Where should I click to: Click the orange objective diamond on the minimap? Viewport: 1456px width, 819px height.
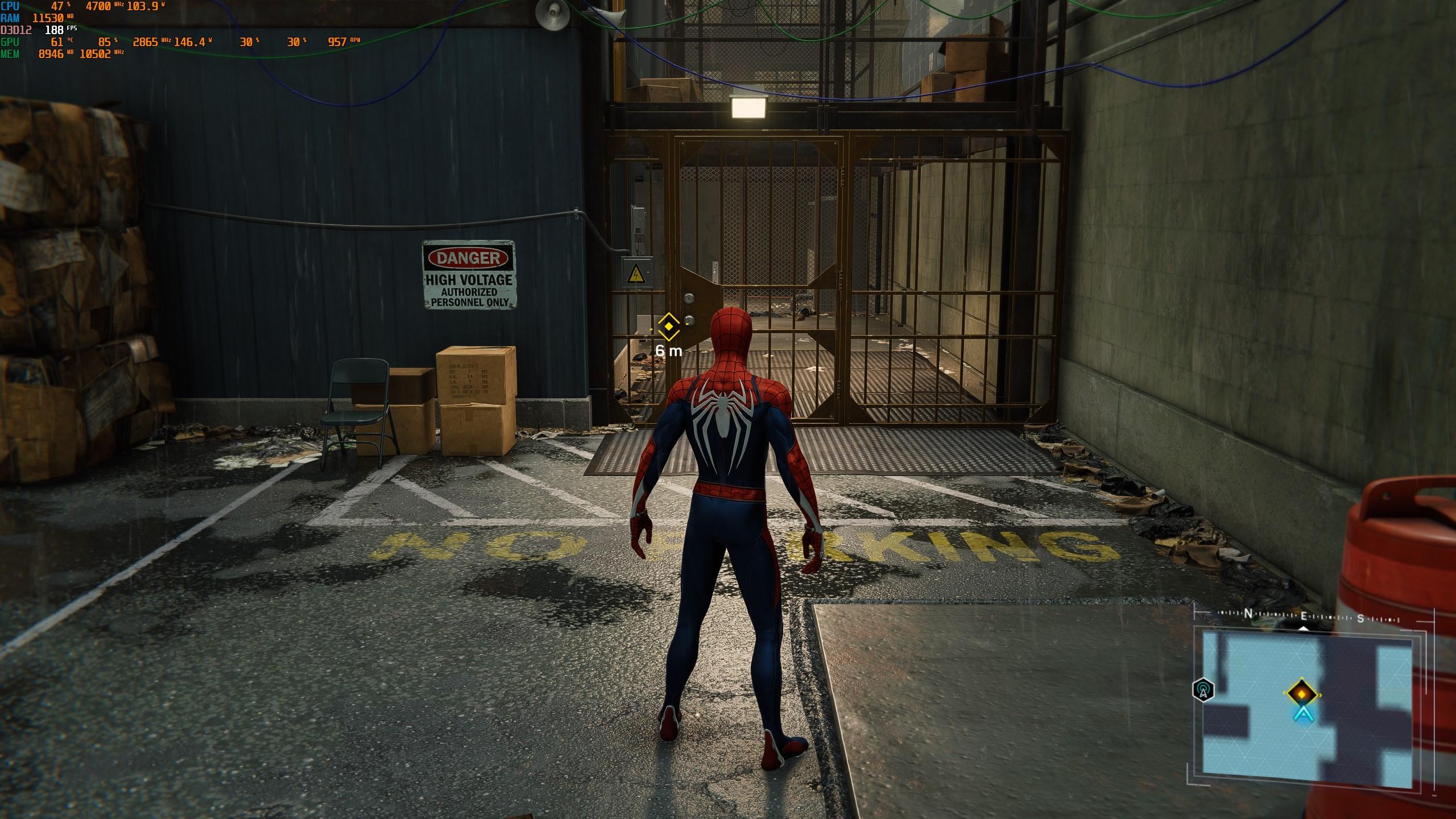(x=1301, y=693)
